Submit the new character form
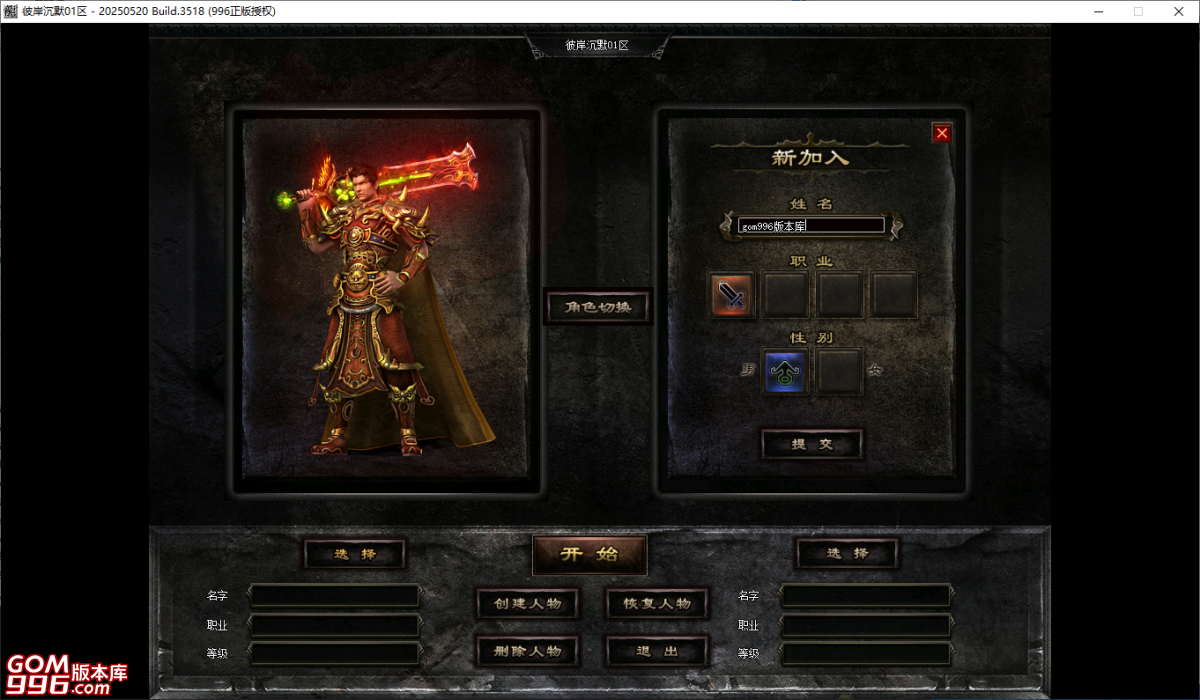 pyautogui.click(x=812, y=444)
